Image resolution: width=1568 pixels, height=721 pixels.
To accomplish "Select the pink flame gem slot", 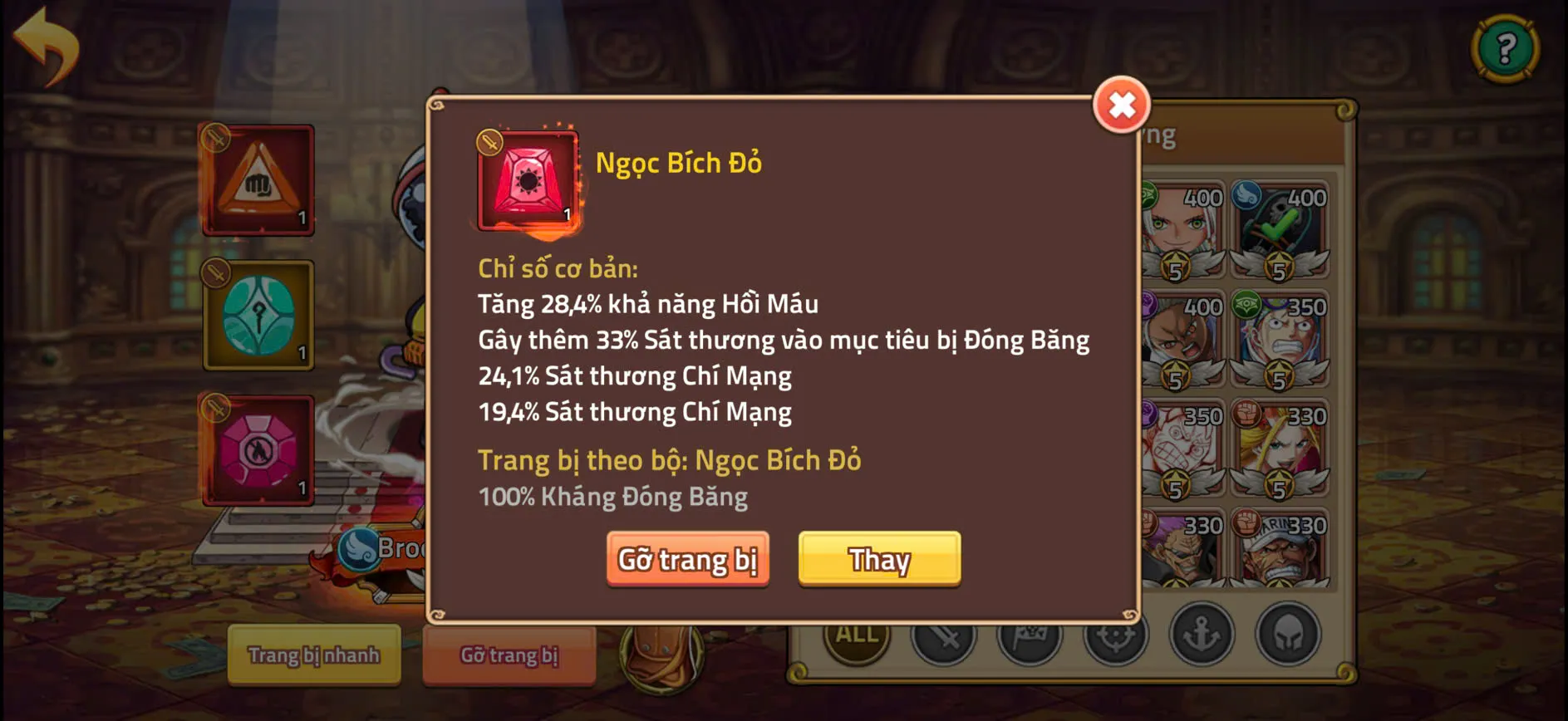I will [x=256, y=451].
